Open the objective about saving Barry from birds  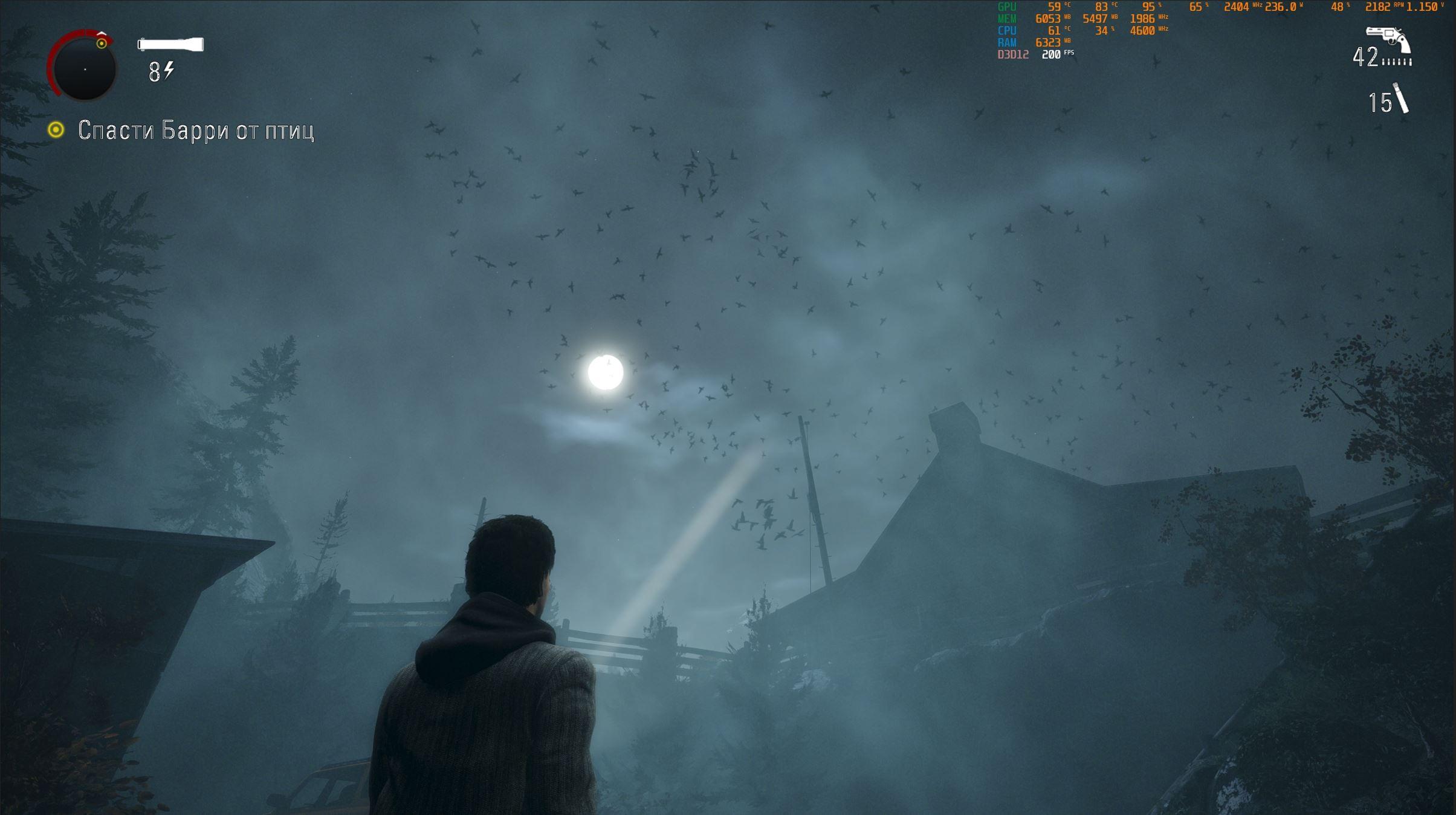(x=195, y=131)
